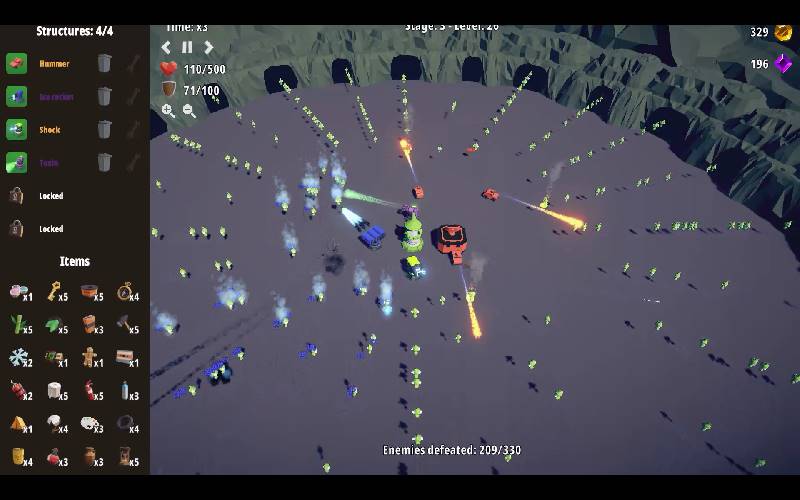Screen dimensions: 800x500
Task: Pause the game with the pause button
Action: [x=187, y=47]
